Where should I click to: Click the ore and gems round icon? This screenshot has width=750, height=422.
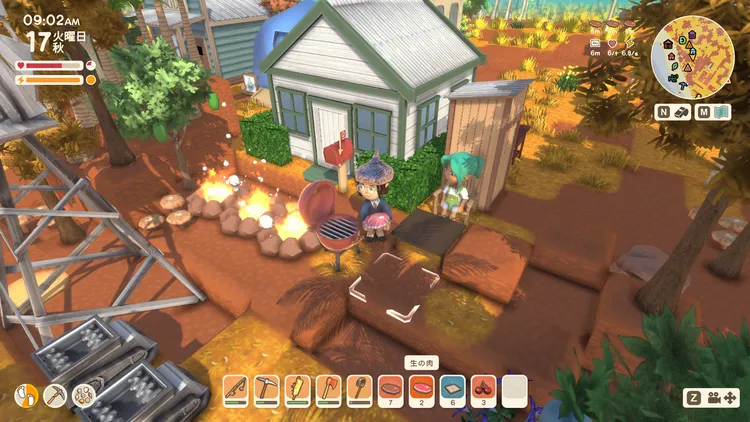pos(82,396)
